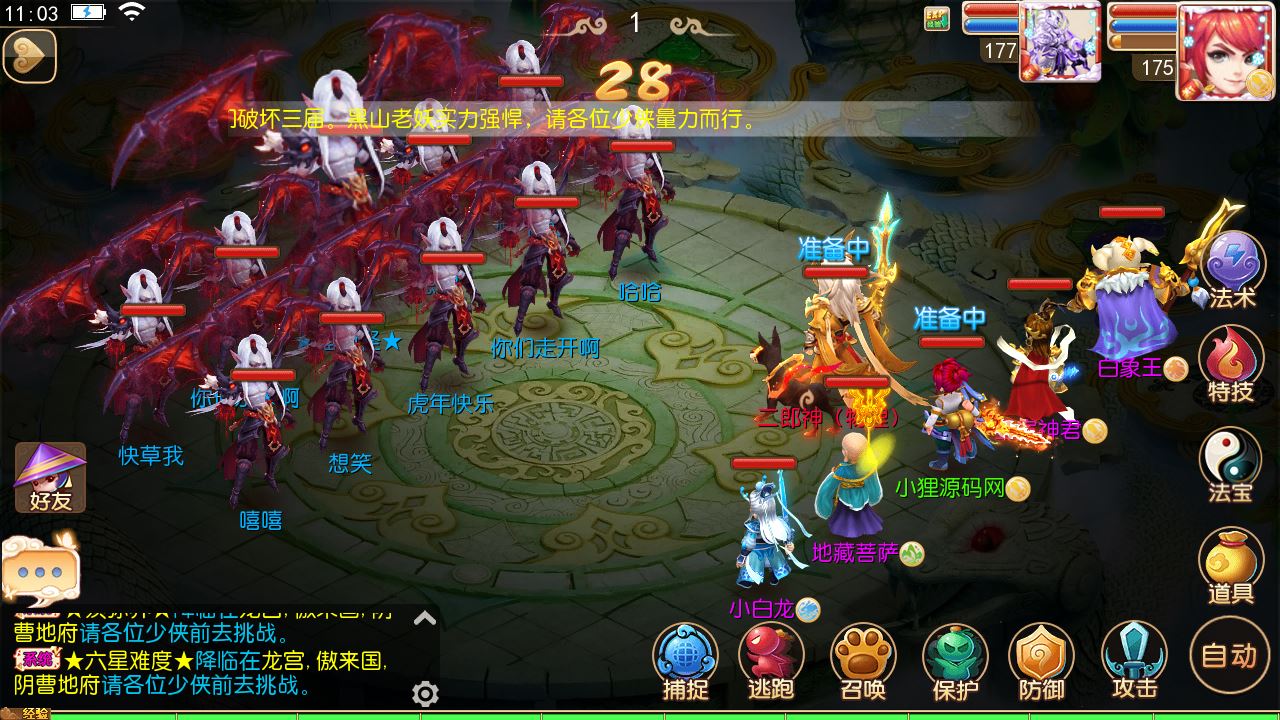Select the Flee (逃跑) icon
This screenshot has height=720, width=1280.
[771, 660]
